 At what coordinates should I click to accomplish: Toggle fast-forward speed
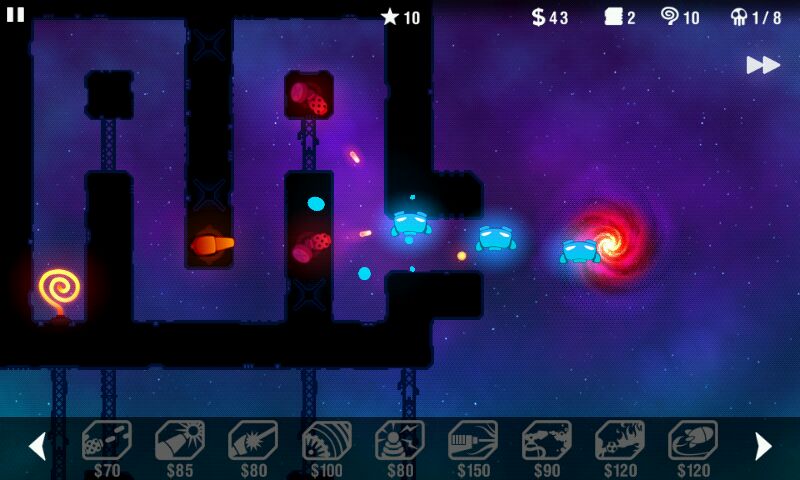[763, 65]
